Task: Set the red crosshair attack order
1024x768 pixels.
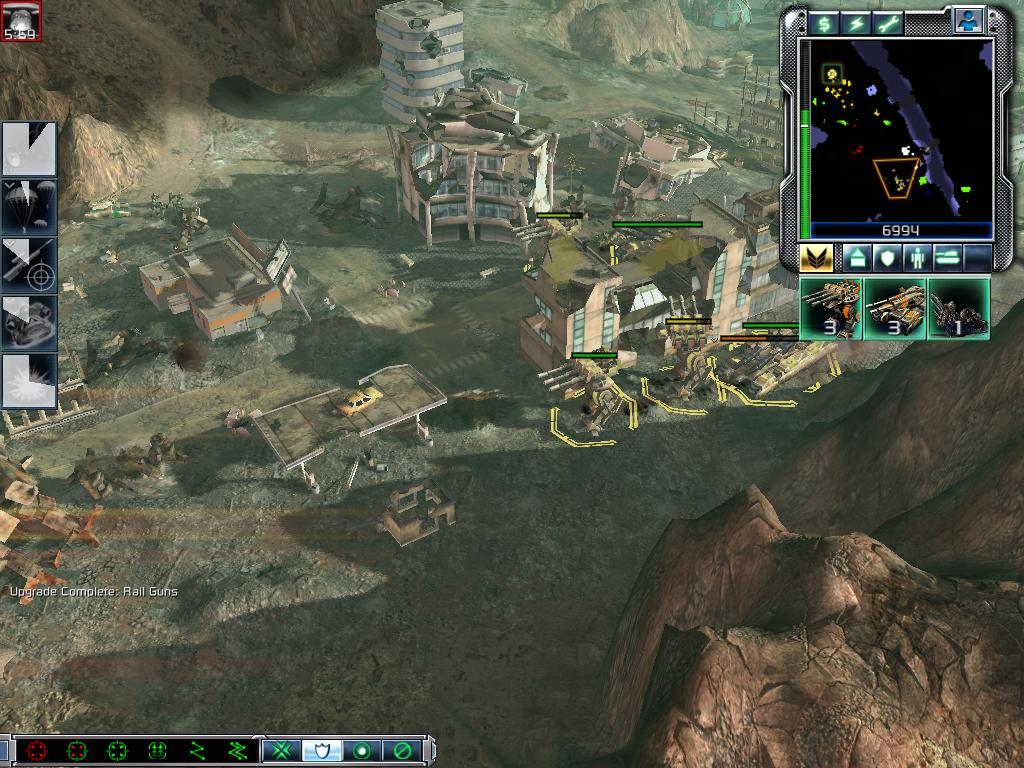Action: (x=38, y=750)
